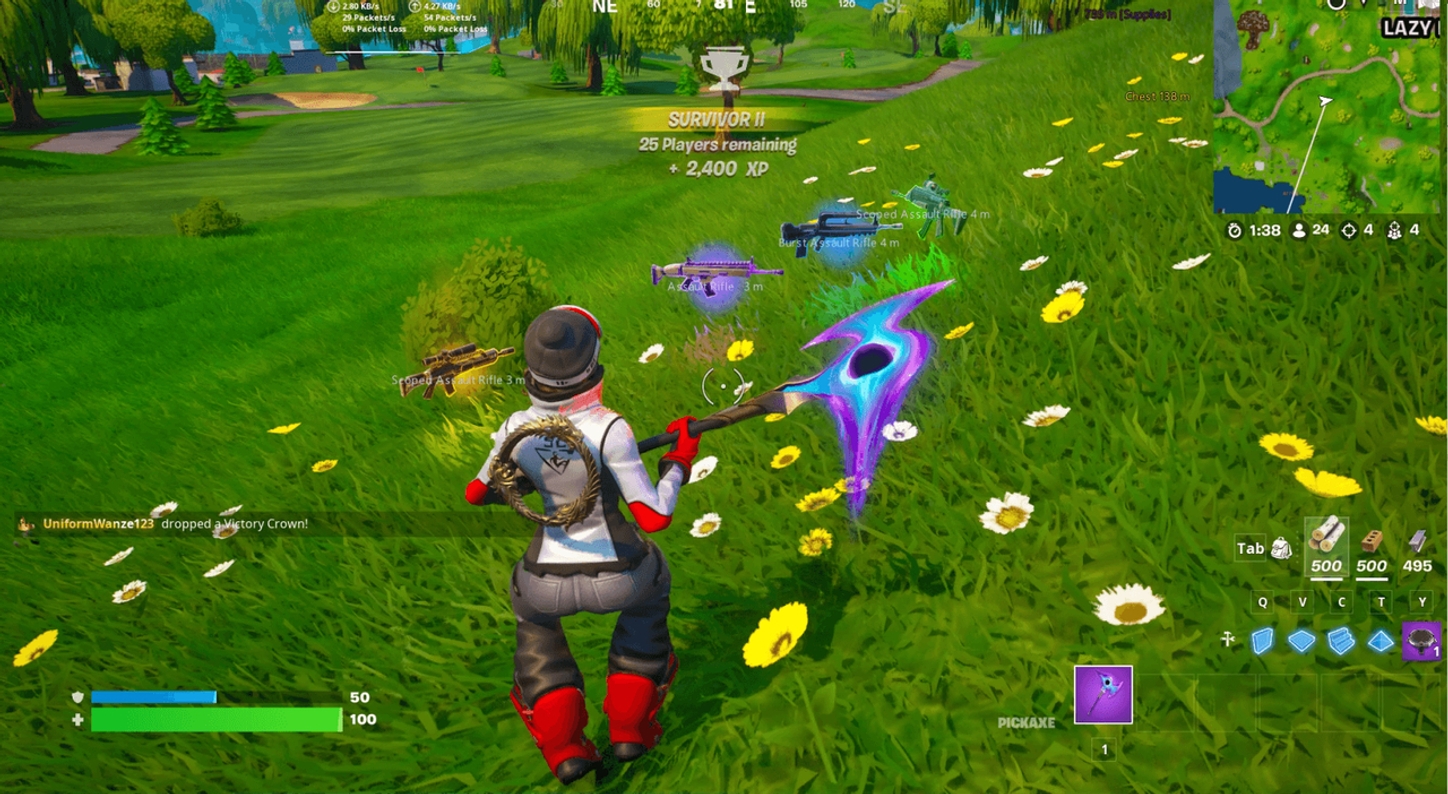Select the wall build piece icon
The height and width of the screenshot is (794, 1448).
click(1263, 641)
